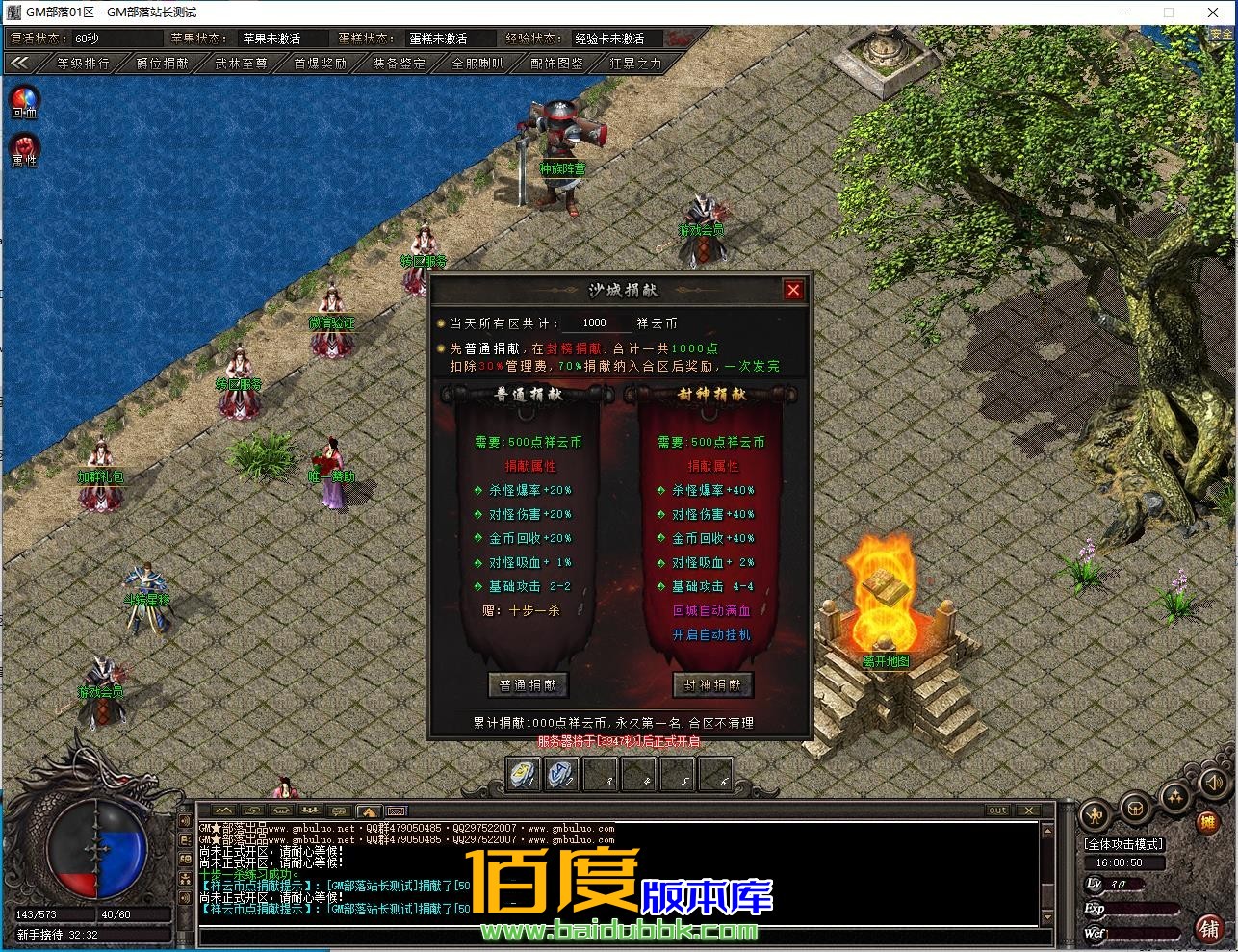Use the item in hotbar slot 1
The height and width of the screenshot is (952, 1238).
coord(524,775)
